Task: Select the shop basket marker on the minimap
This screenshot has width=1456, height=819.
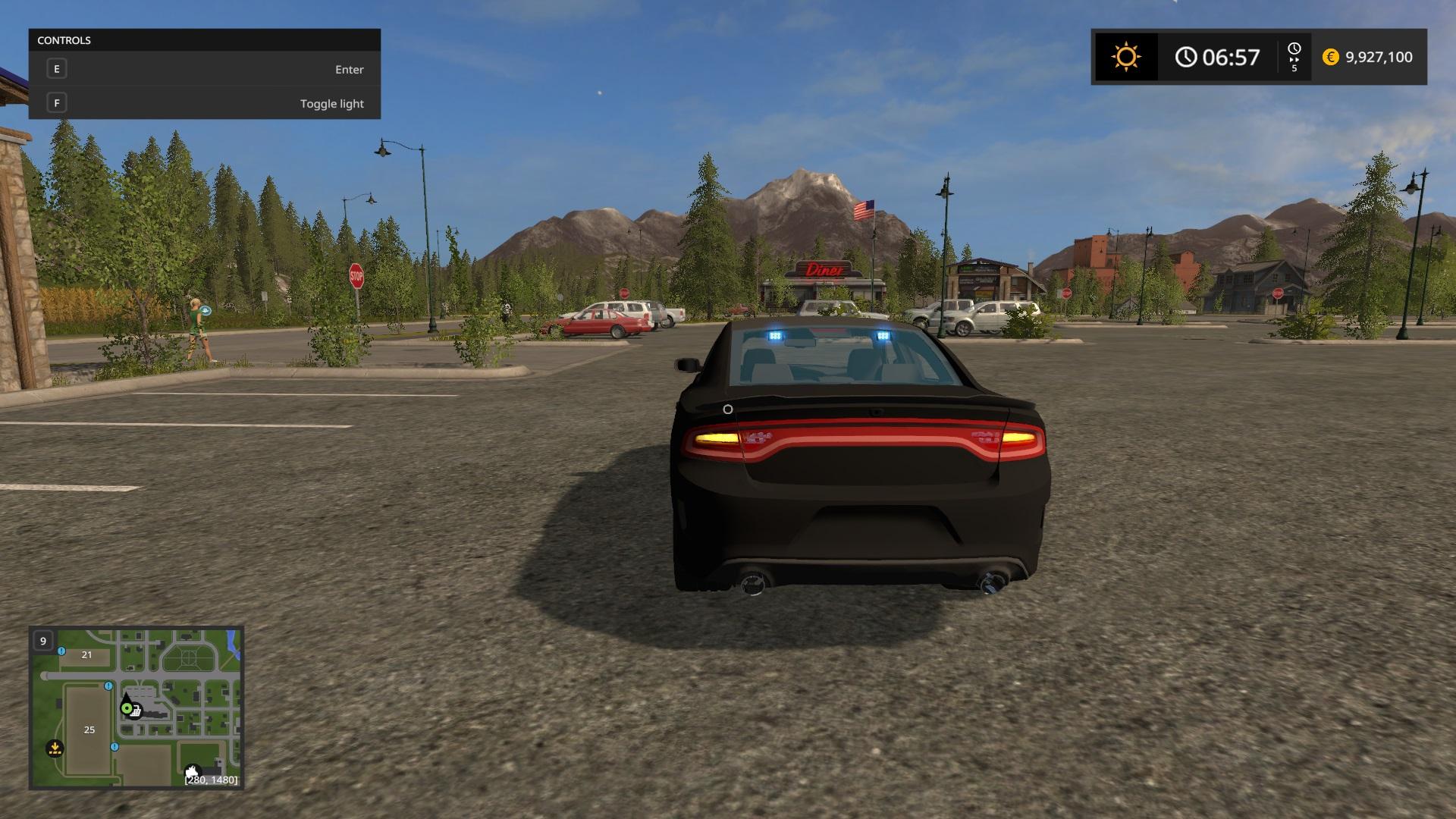Action: click(136, 711)
